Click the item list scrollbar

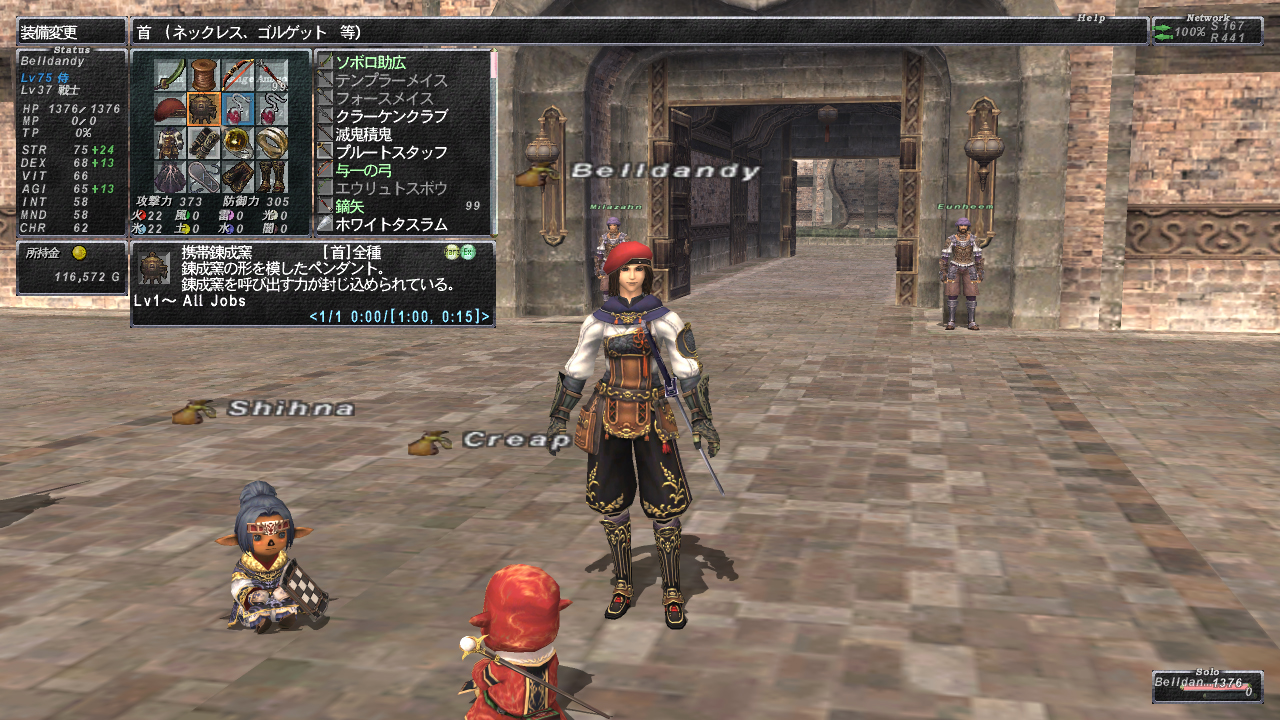(x=493, y=140)
